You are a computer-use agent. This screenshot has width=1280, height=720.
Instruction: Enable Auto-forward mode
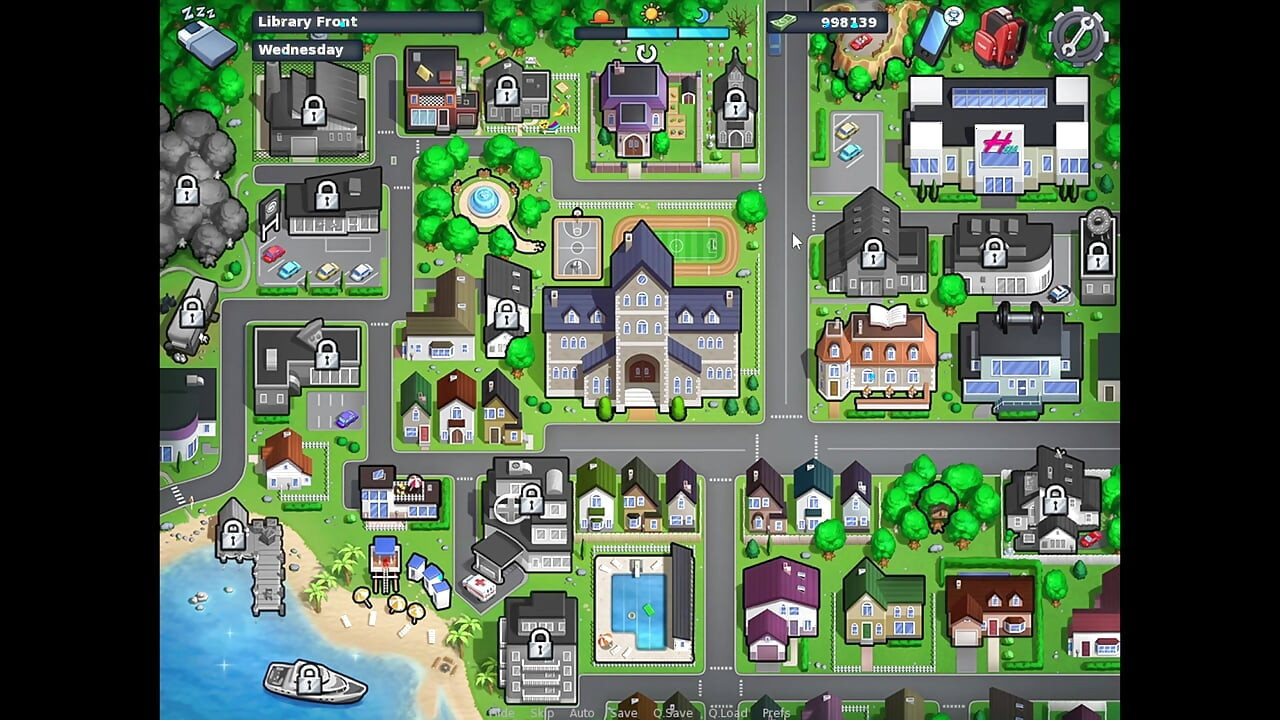pos(582,713)
